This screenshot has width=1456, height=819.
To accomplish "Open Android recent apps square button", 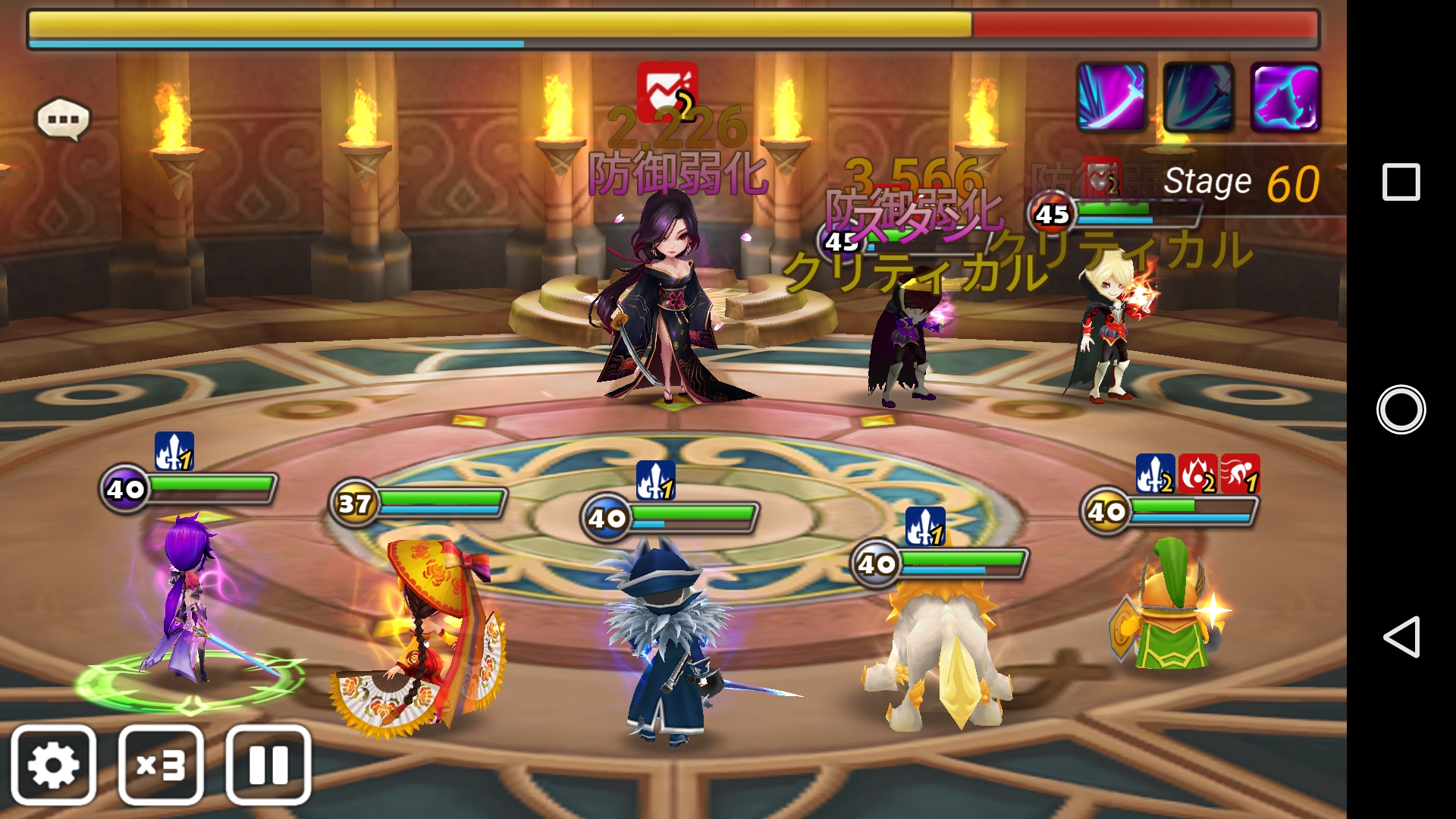I will point(1401,182).
